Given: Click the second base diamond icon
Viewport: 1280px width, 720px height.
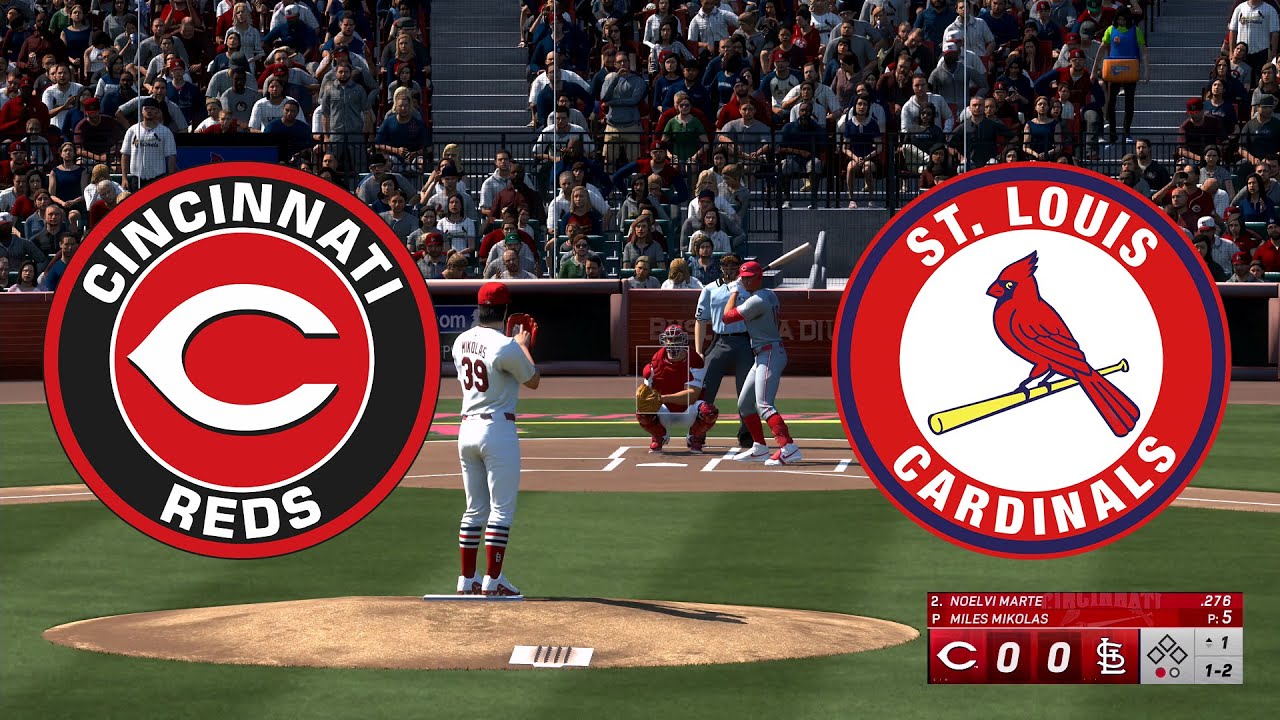Looking at the screenshot, I should (1168, 640).
